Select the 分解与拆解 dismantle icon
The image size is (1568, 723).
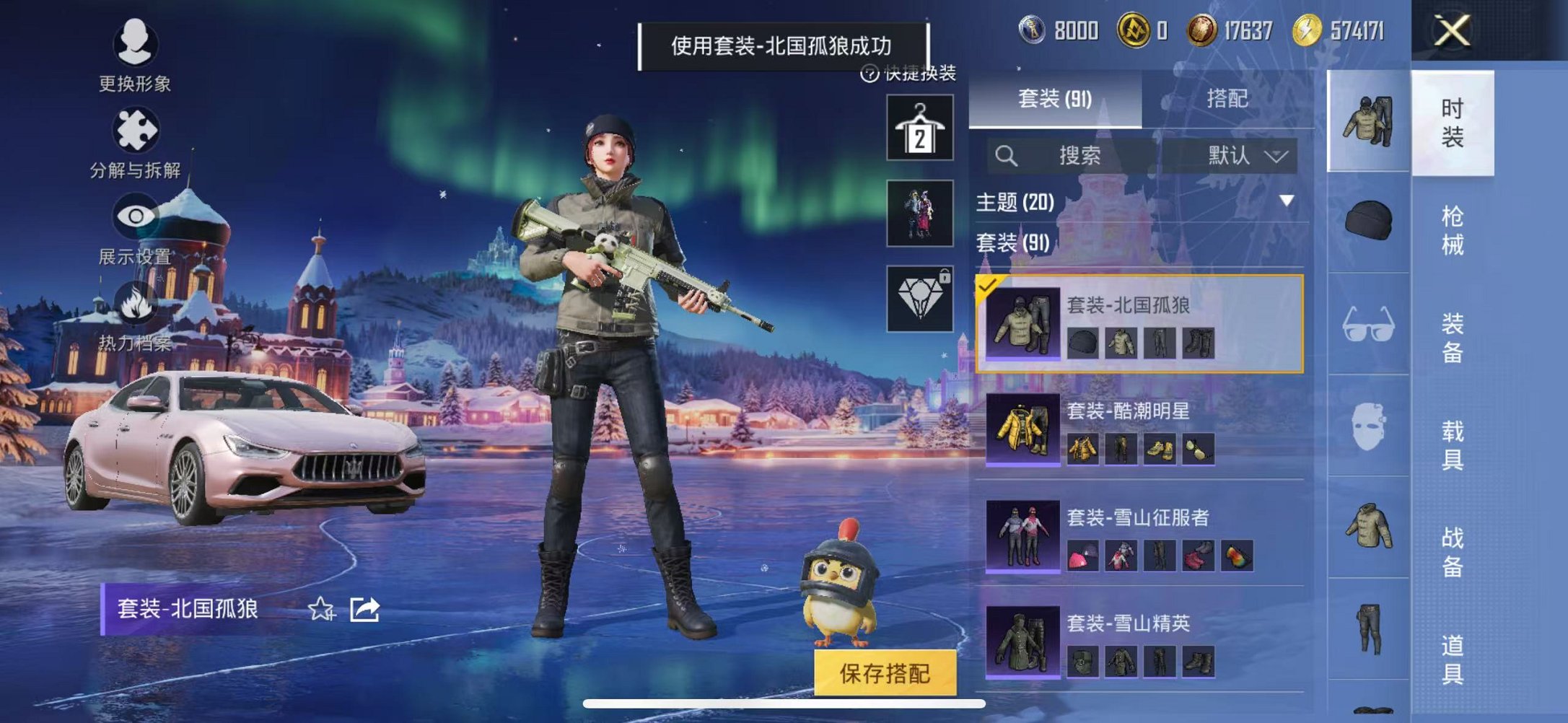click(x=137, y=131)
